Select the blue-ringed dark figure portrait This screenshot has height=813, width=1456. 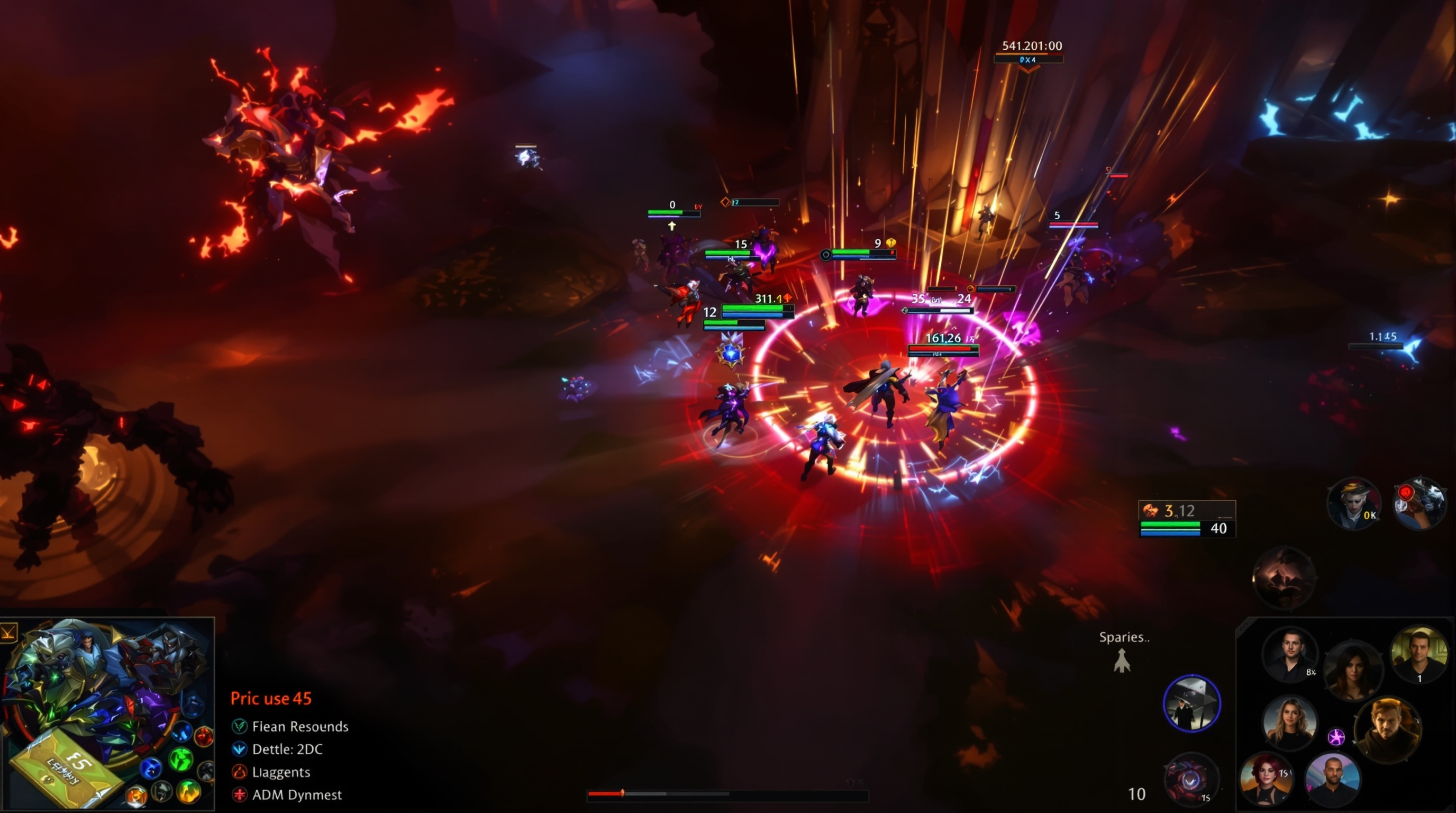point(1191,703)
